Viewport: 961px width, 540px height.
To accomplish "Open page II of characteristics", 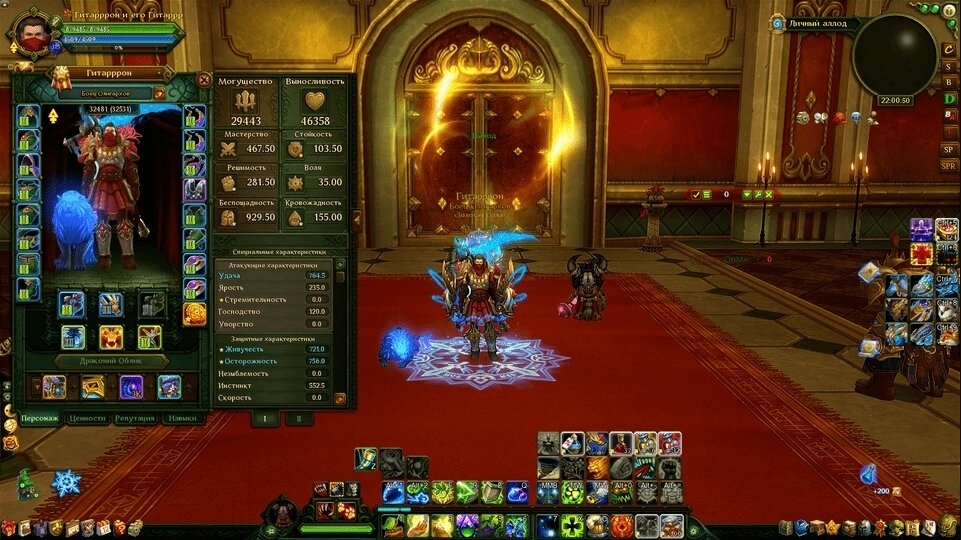I will 299,418.
